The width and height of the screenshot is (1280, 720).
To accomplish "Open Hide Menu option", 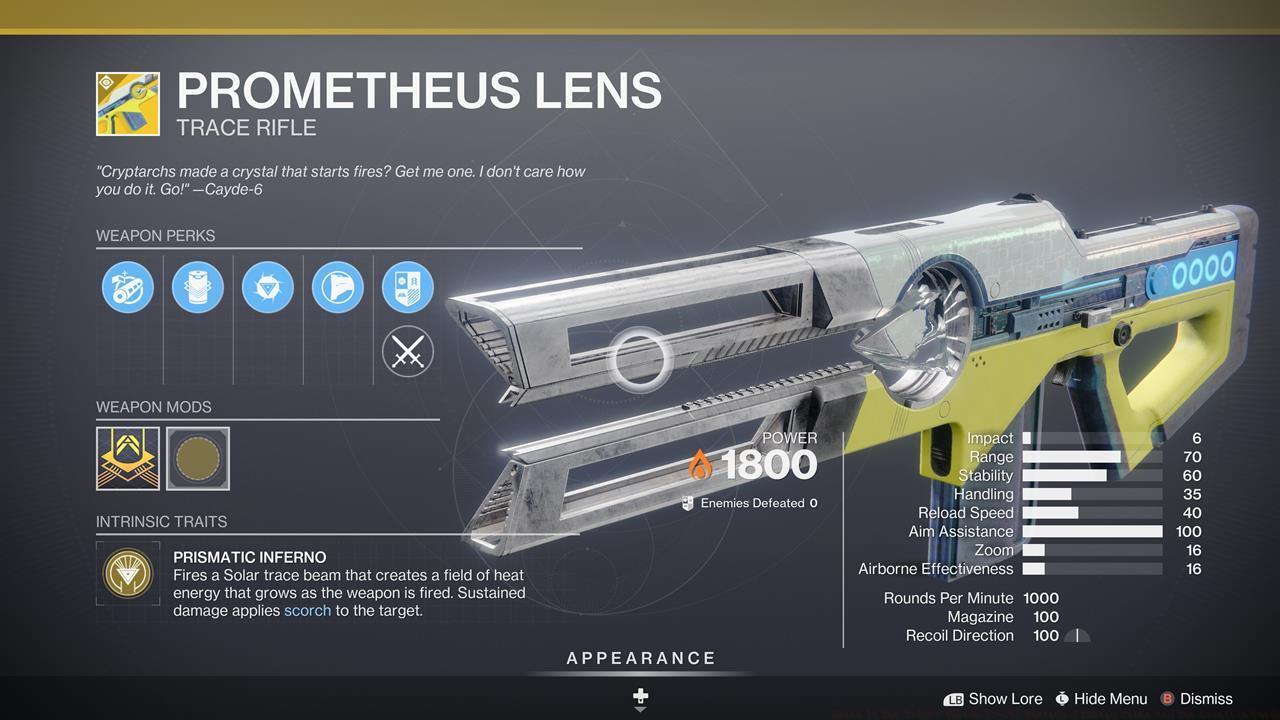I will pyautogui.click(x=1105, y=699).
